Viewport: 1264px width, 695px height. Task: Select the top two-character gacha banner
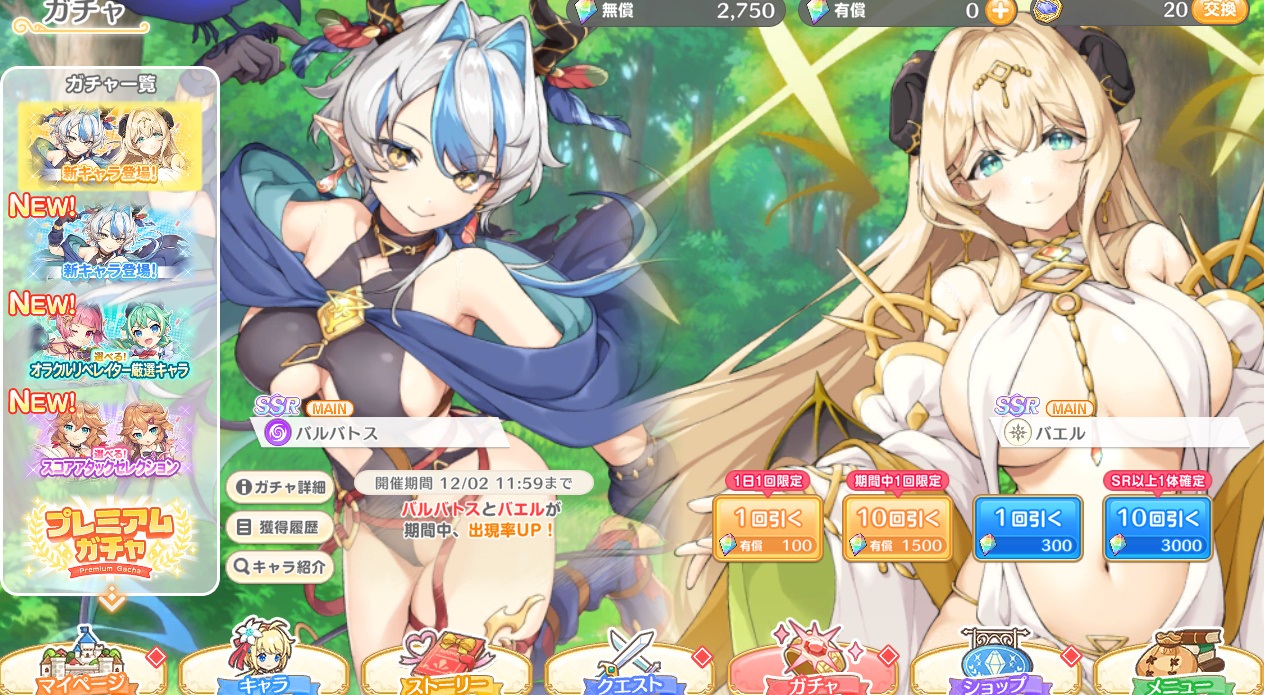pos(110,146)
